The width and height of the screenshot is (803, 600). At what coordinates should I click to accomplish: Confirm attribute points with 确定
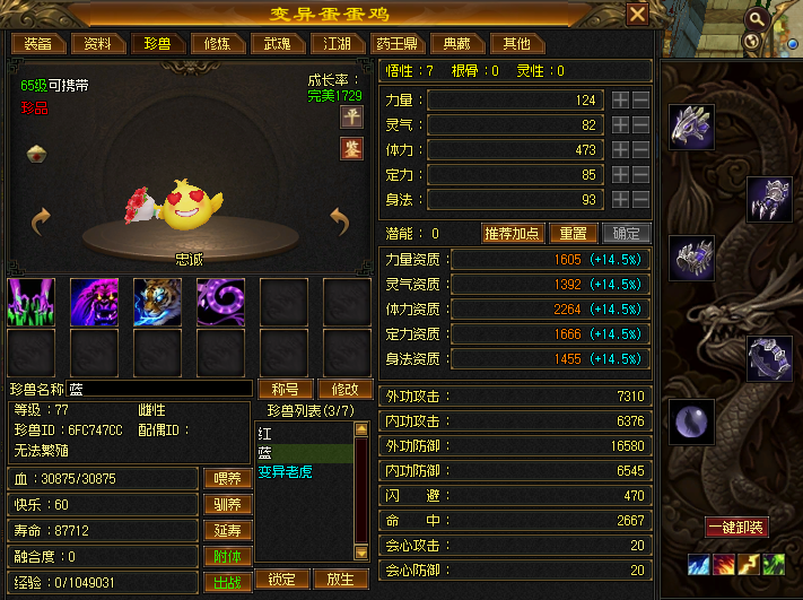point(626,233)
